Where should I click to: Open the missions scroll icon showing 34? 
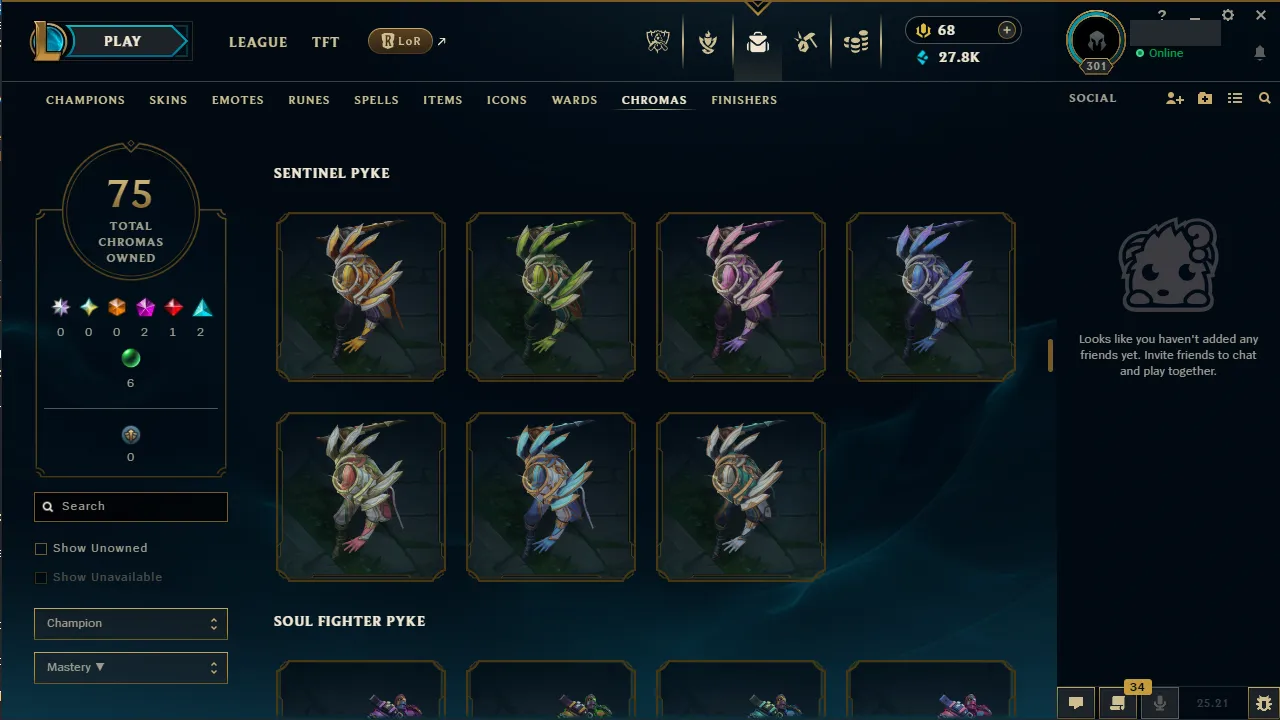point(1117,703)
